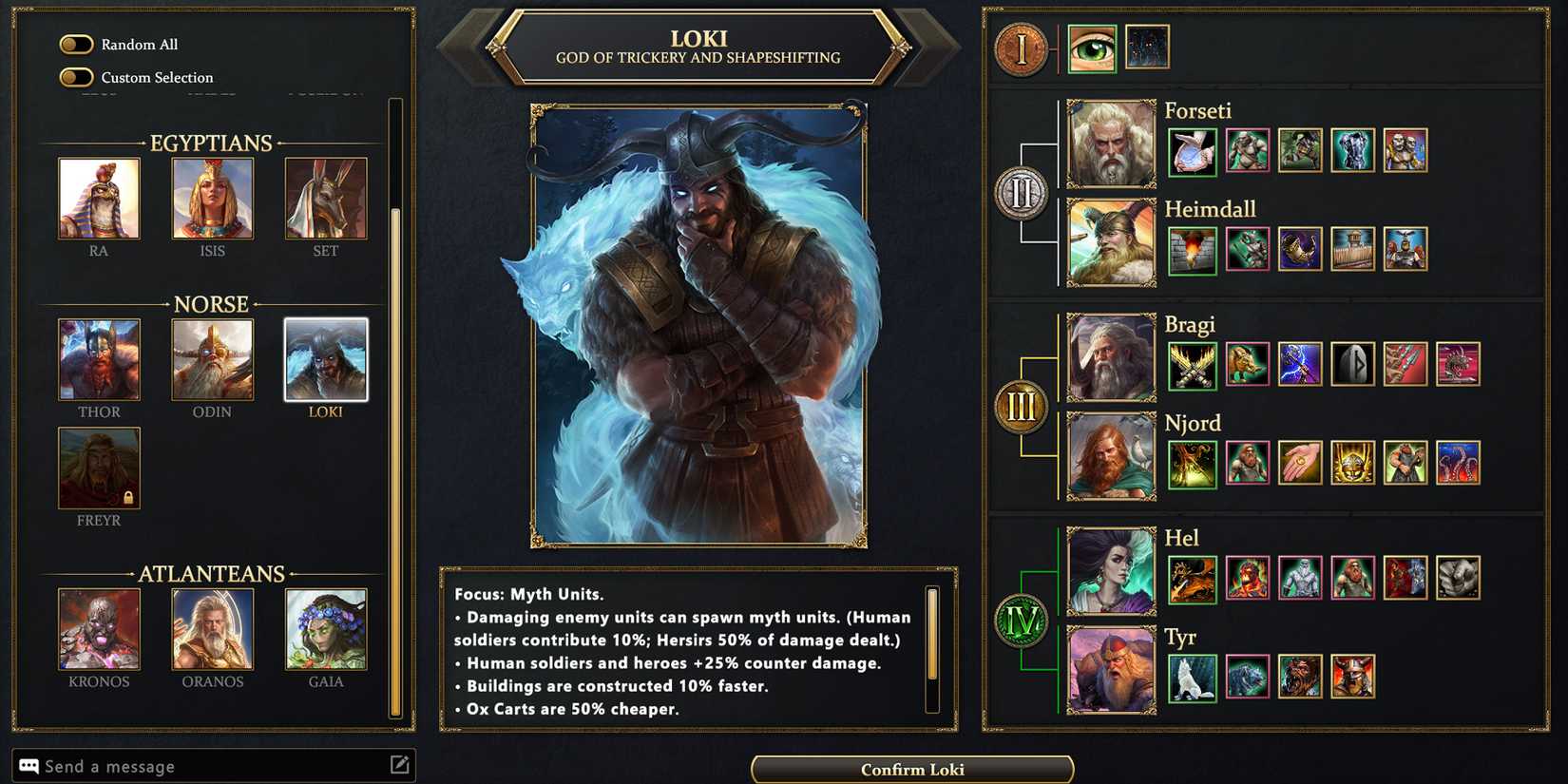1568x784 pixels.
Task: Click the locked Freyr portrait
Action: pos(99,468)
